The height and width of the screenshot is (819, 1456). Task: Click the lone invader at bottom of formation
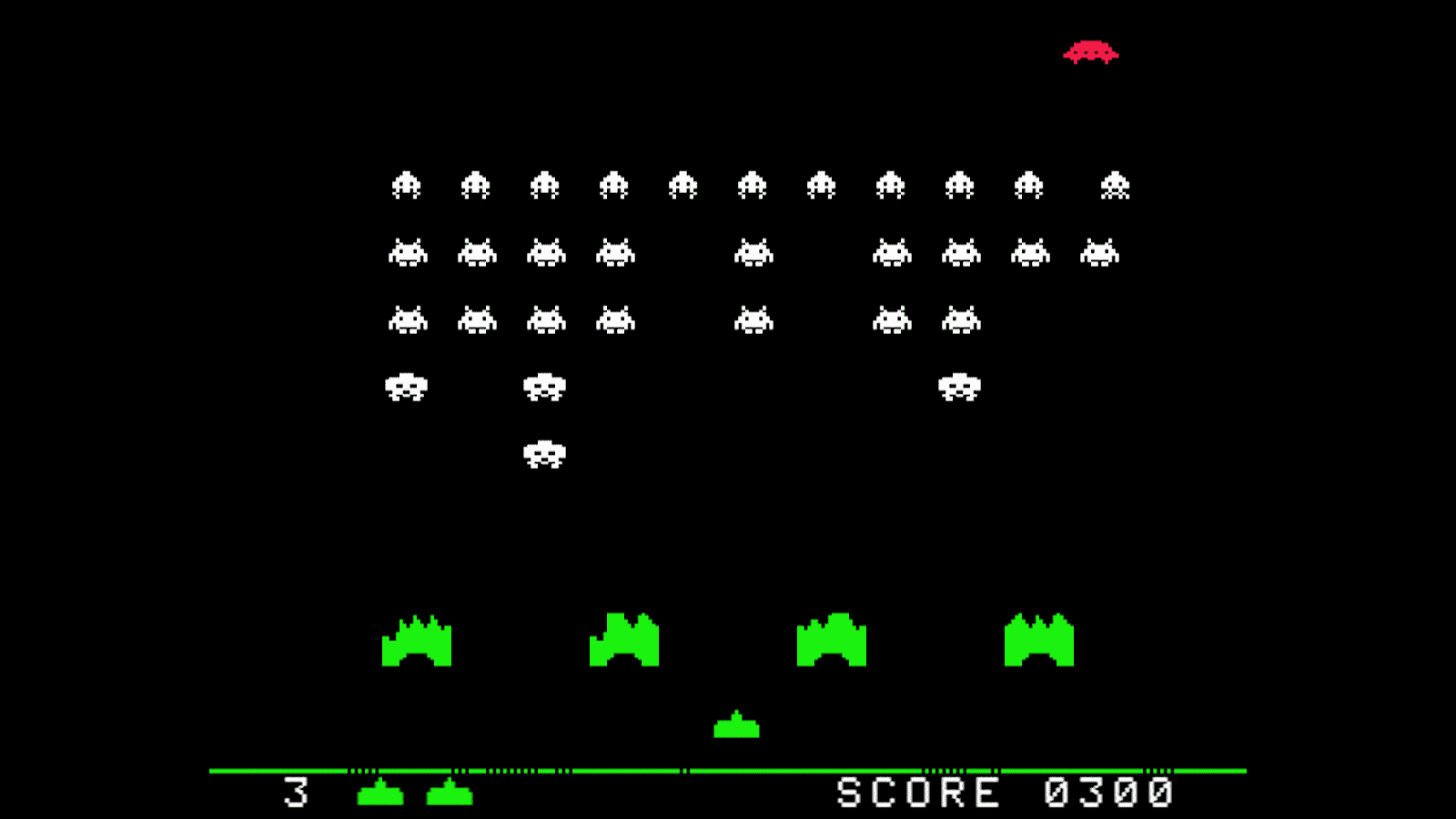pyautogui.click(x=544, y=452)
